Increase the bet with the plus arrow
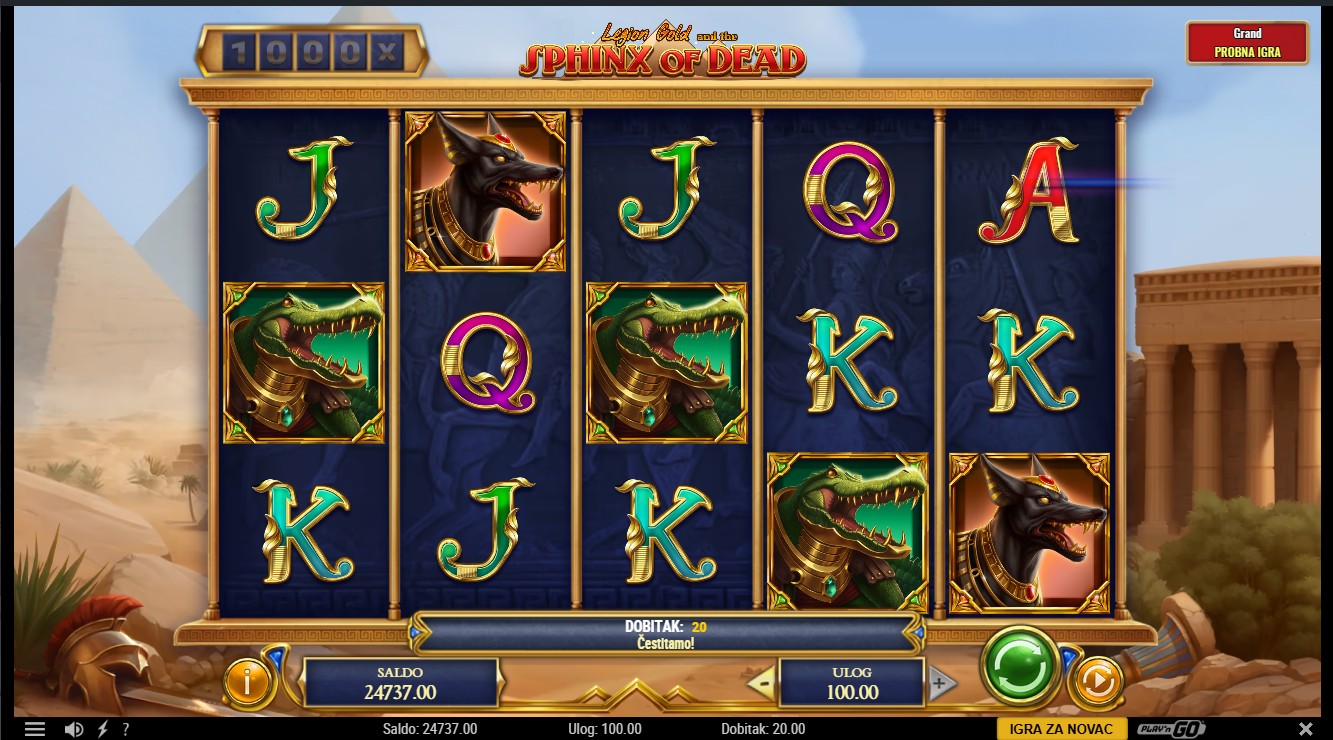Viewport: 1333px width, 740px height. click(x=939, y=684)
